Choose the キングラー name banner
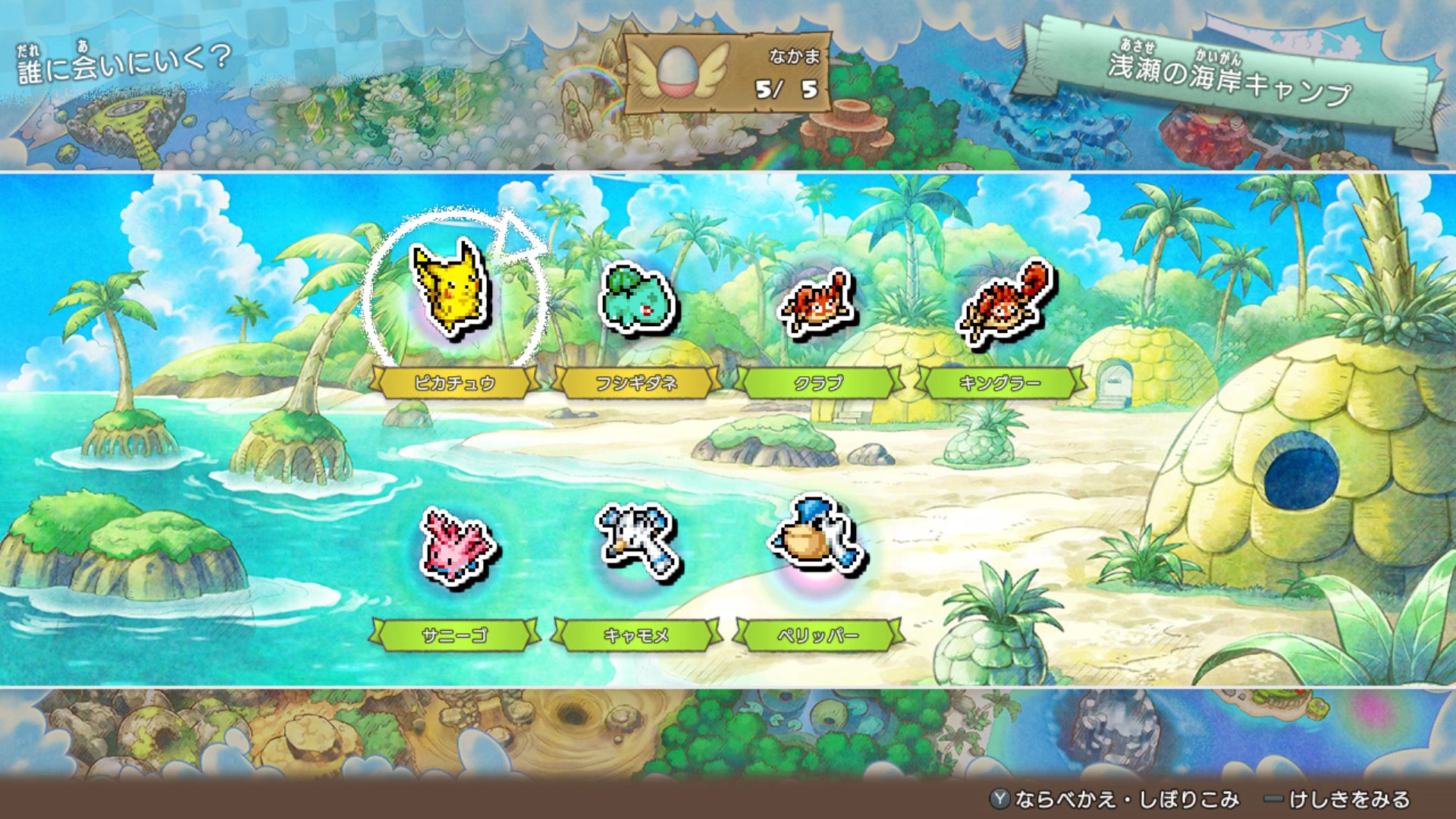The image size is (1456, 819). [1000, 383]
